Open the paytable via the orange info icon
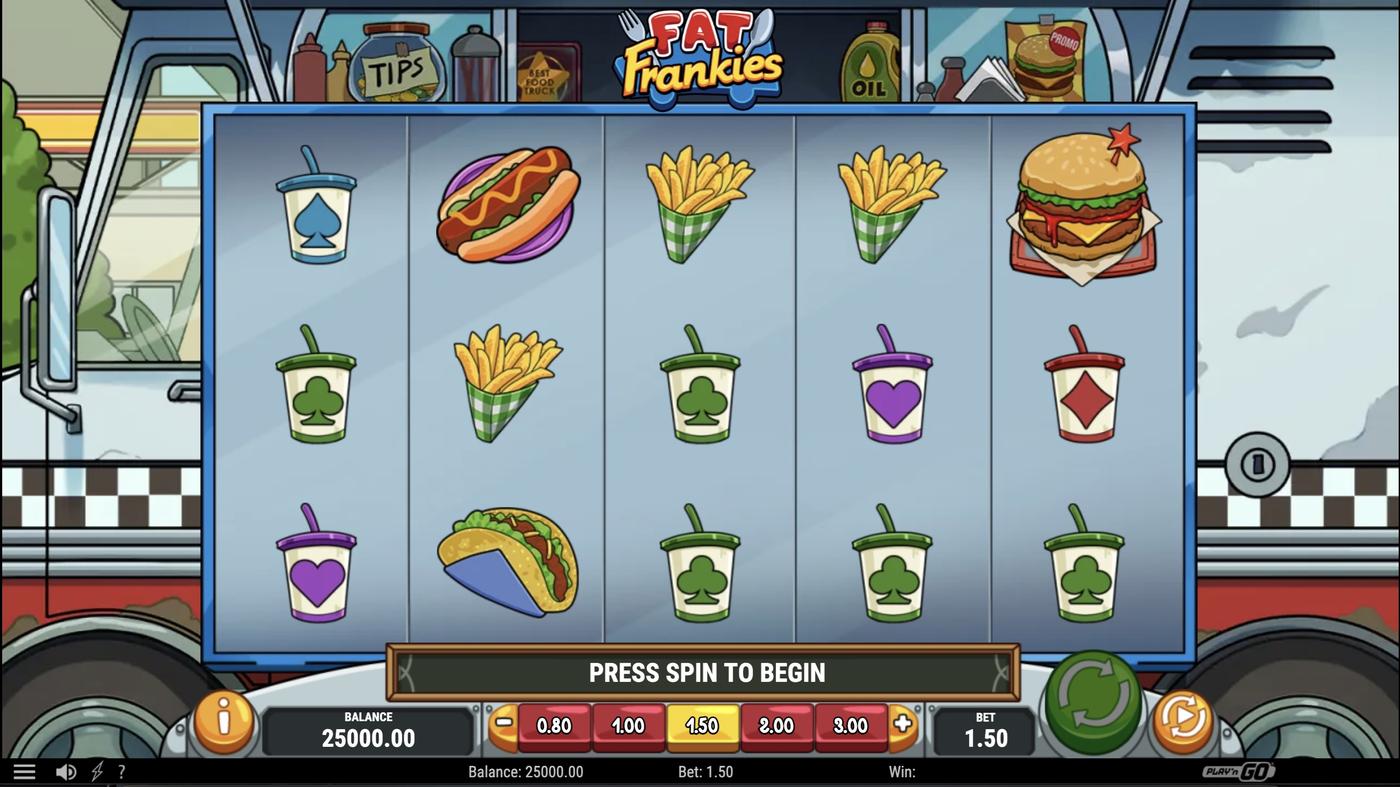The image size is (1400, 787). click(x=223, y=722)
